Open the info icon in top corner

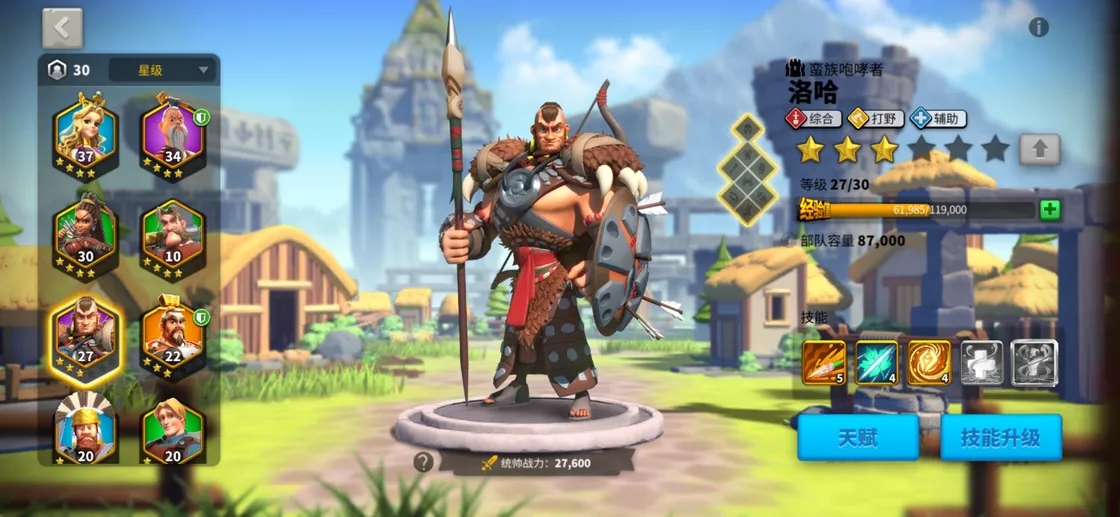point(1039,28)
